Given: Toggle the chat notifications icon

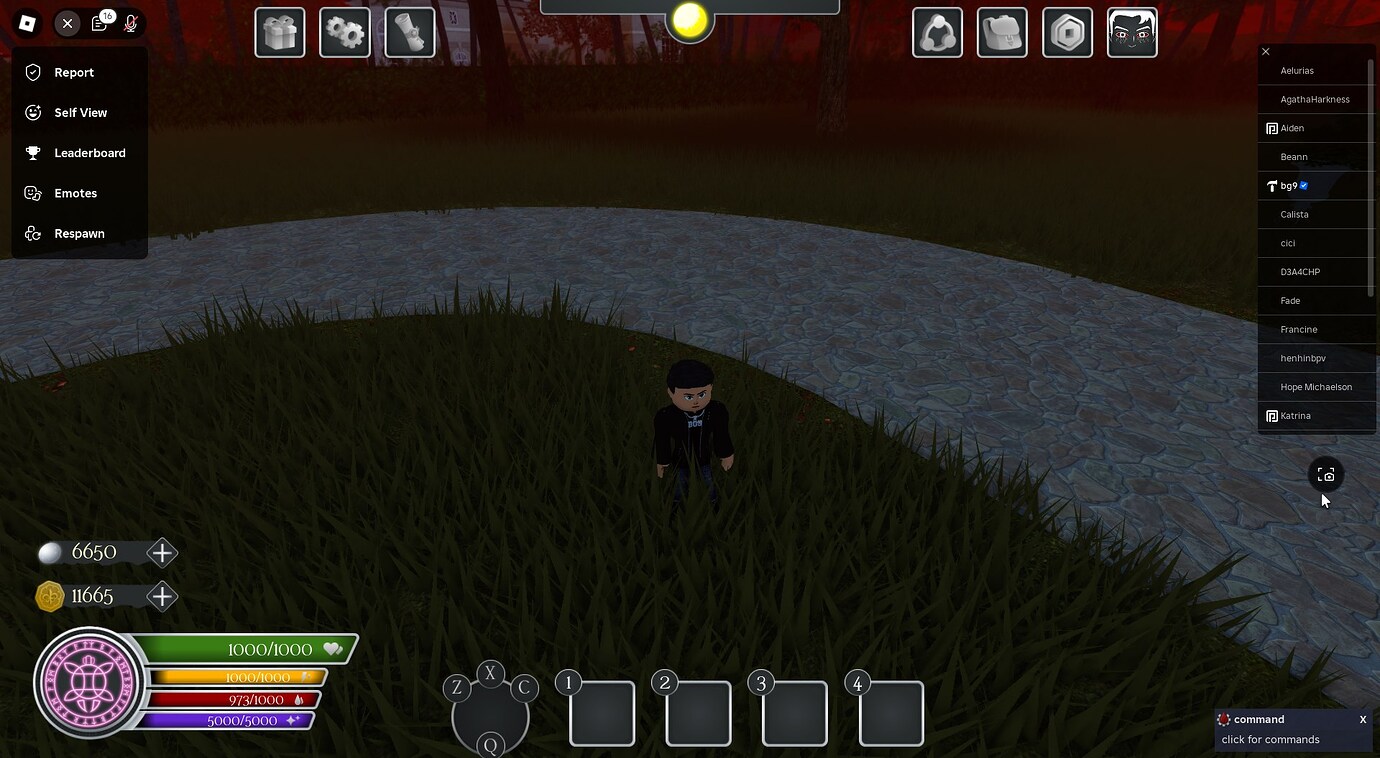Looking at the screenshot, I should tap(98, 23).
